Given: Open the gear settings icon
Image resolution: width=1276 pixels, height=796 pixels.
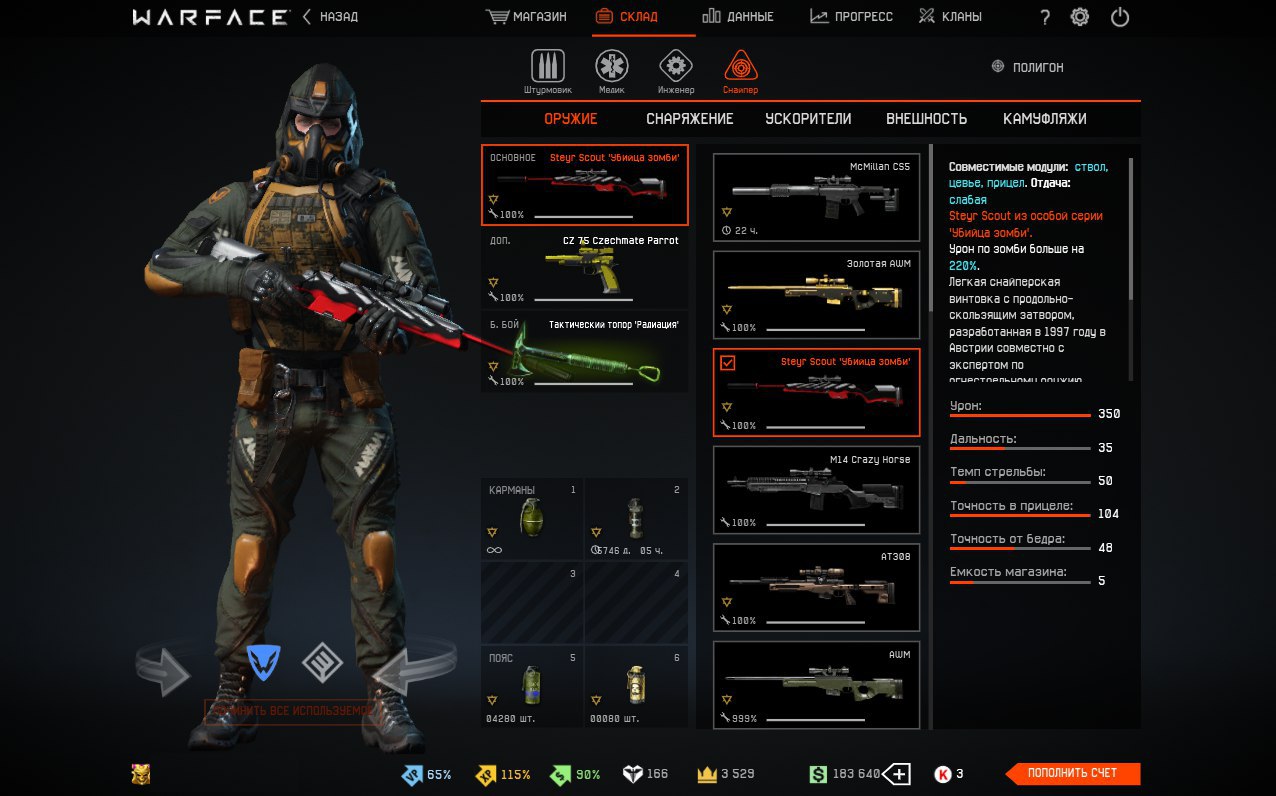Looking at the screenshot, I should (1080, 17).
